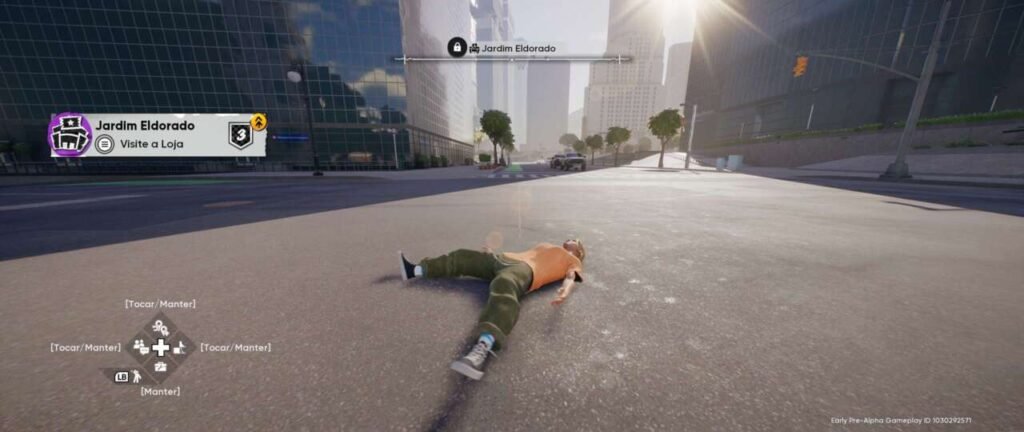
Task: Select the Jardim Eldorado compass marker label
Action: (512, 48)
